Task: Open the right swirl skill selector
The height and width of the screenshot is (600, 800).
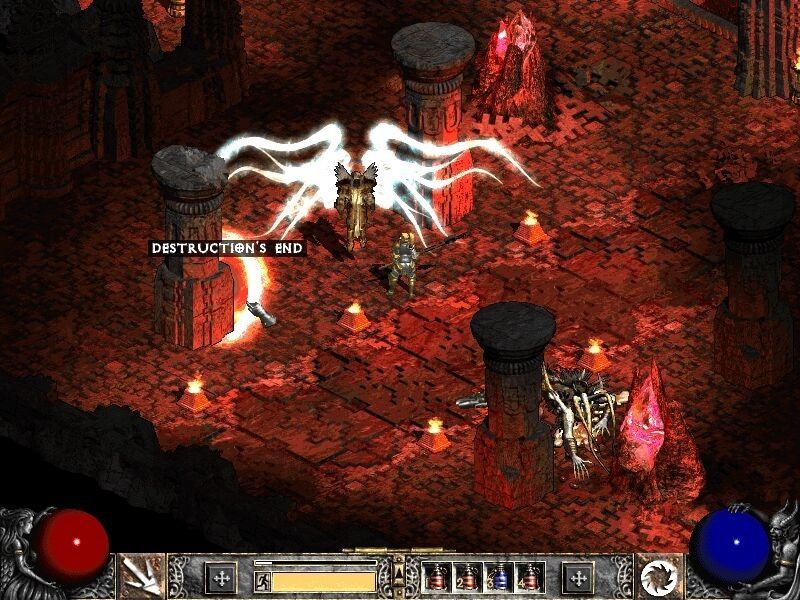Action: pyautogui.click(x=658, y=576)
